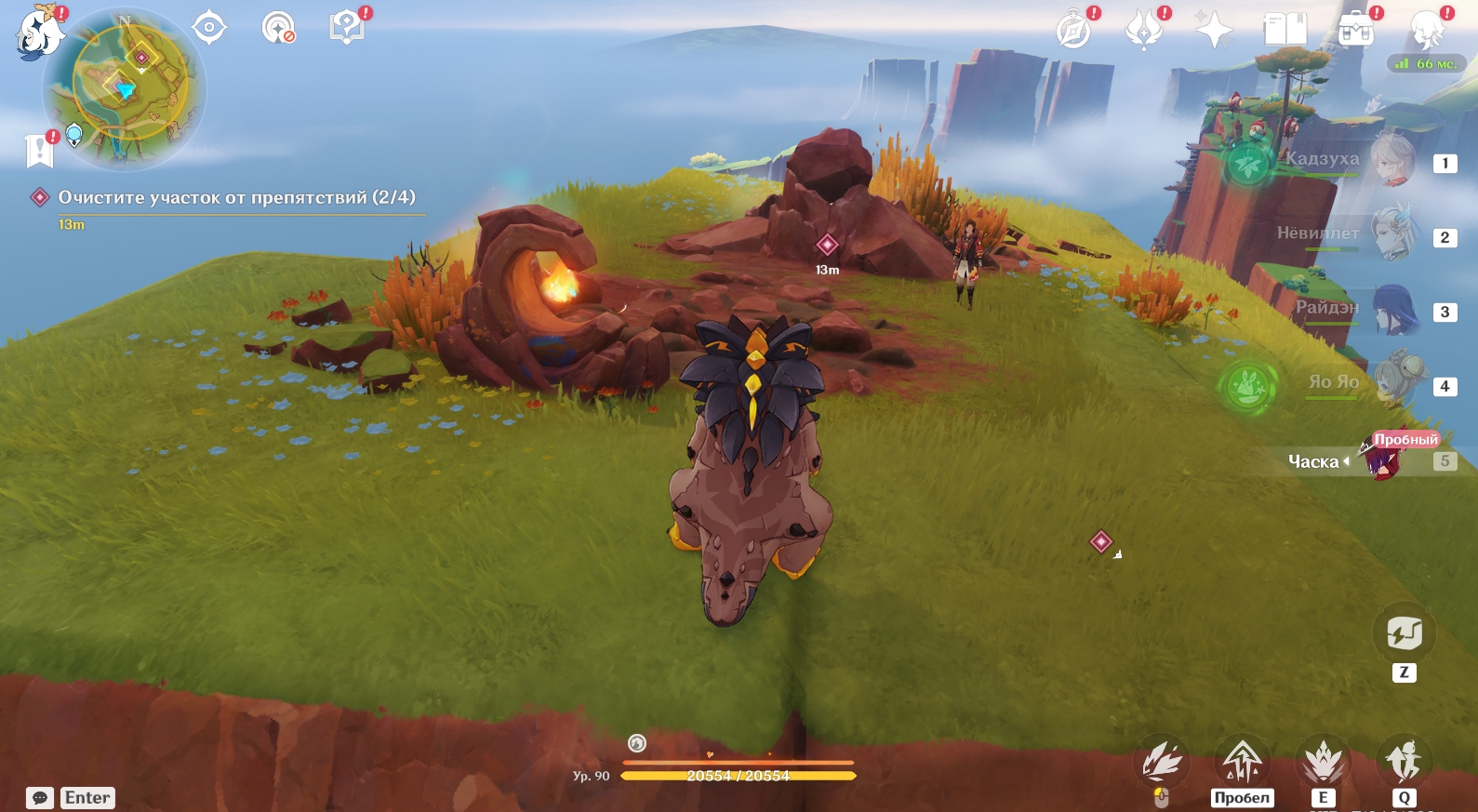Switch to party member Райдэн
The height and width of the screenshot is (812, 1478).
tap(1392, 309)
